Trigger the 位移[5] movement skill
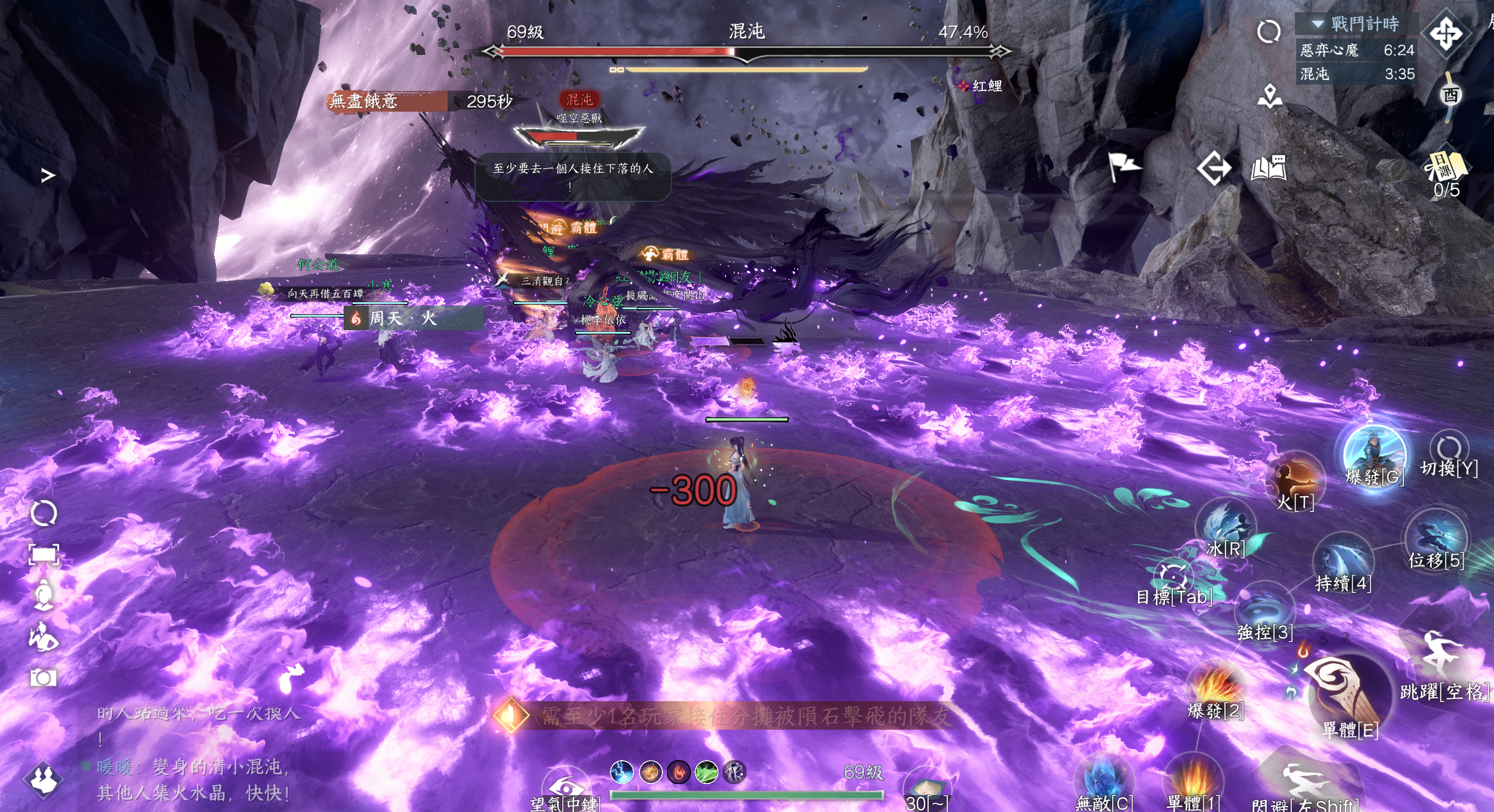Screen dimensions: 1494x812 [x=1436, y=537]
